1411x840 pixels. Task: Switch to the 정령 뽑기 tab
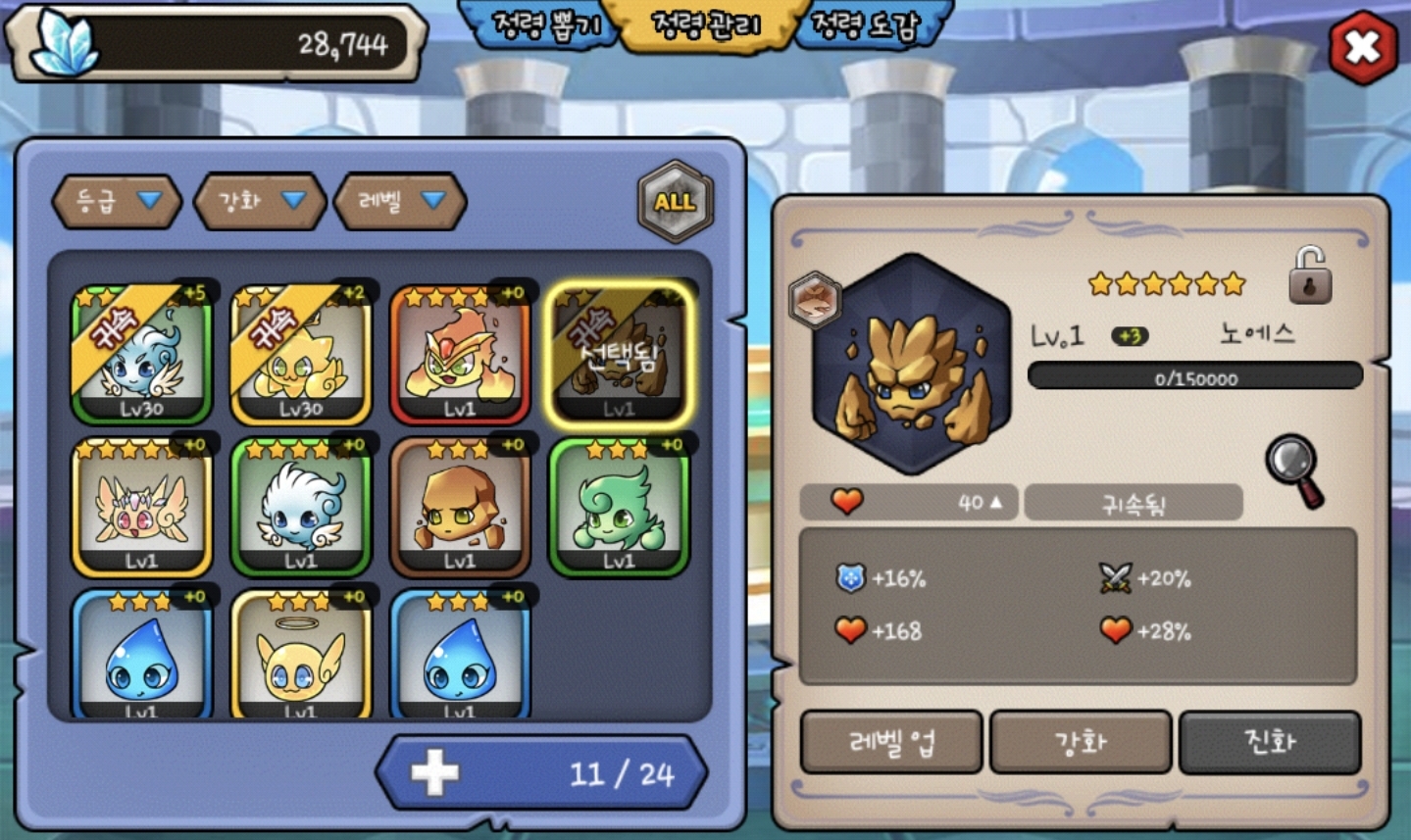[545, 25]
